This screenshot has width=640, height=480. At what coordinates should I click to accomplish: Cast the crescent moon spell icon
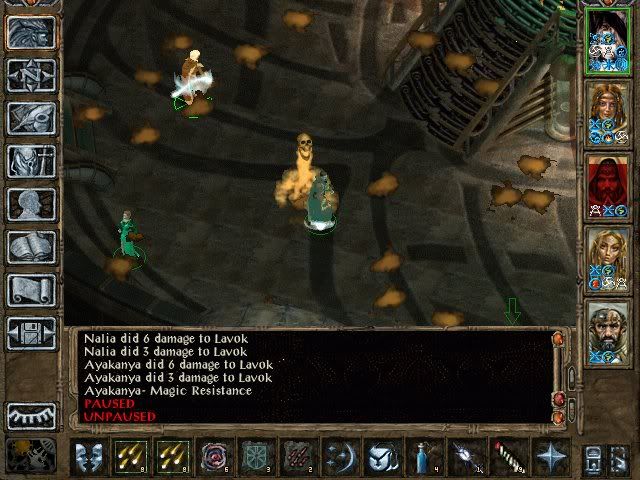point(340,457)
